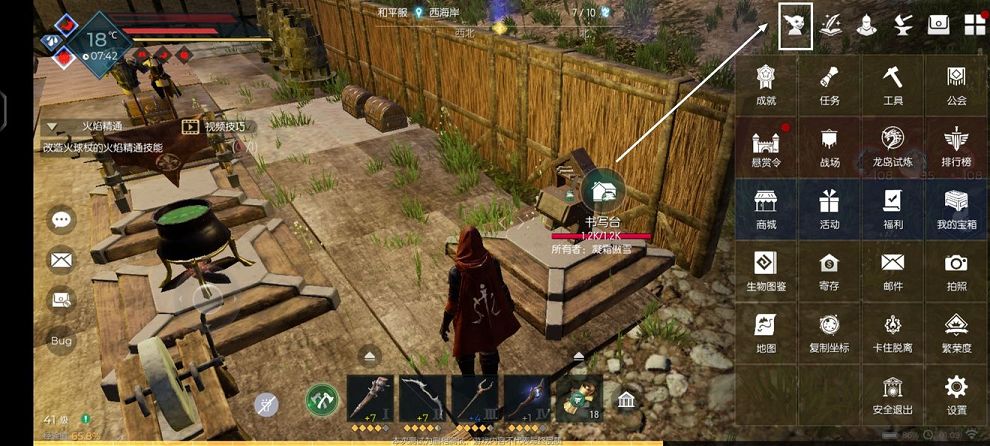The image size is (990, 446).
Task: Choose the 公会 guild entry
Action: pos(956,84)
